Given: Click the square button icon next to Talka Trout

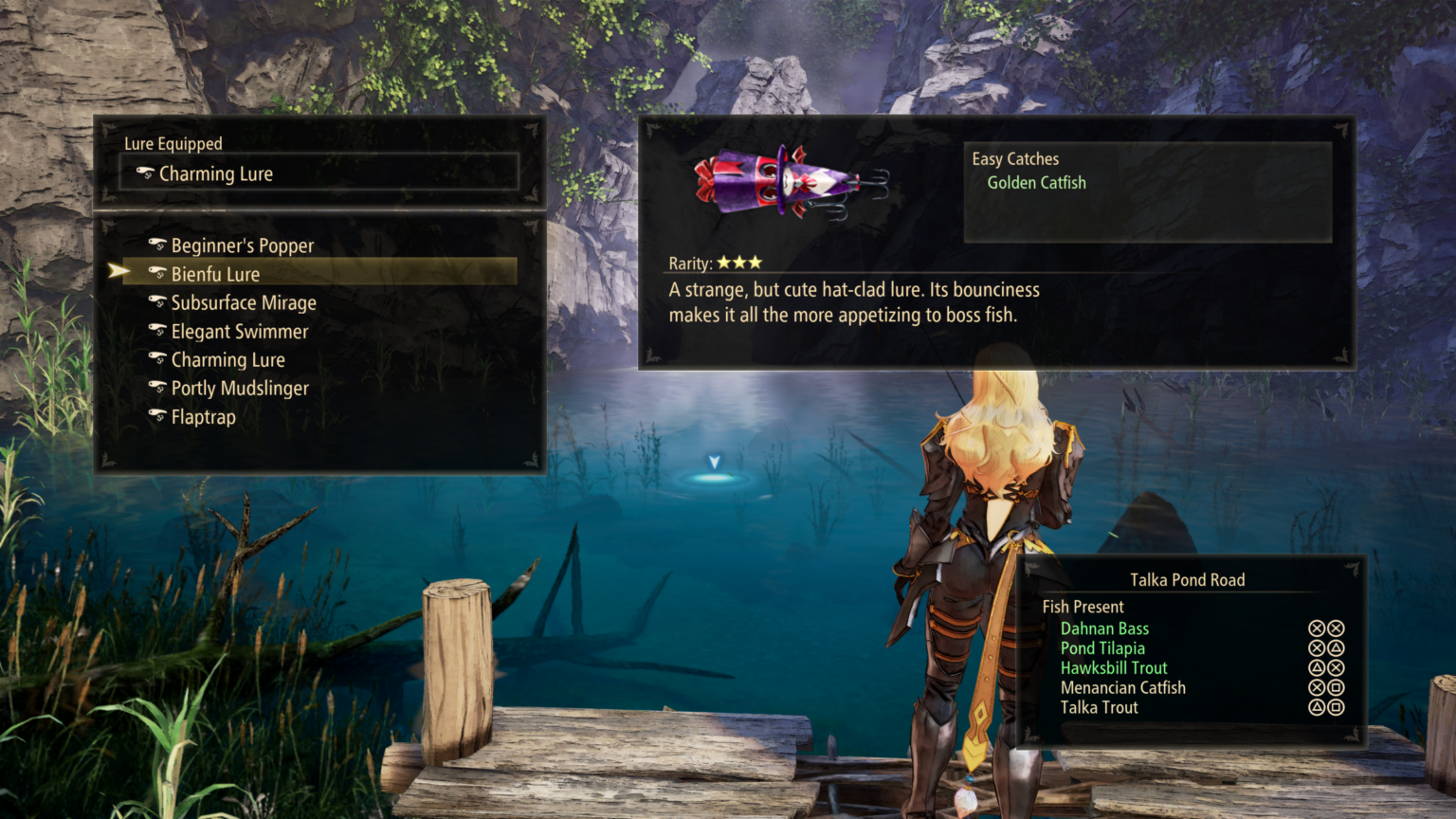Looking at the screenshot, I should (x=1337, y=707).
